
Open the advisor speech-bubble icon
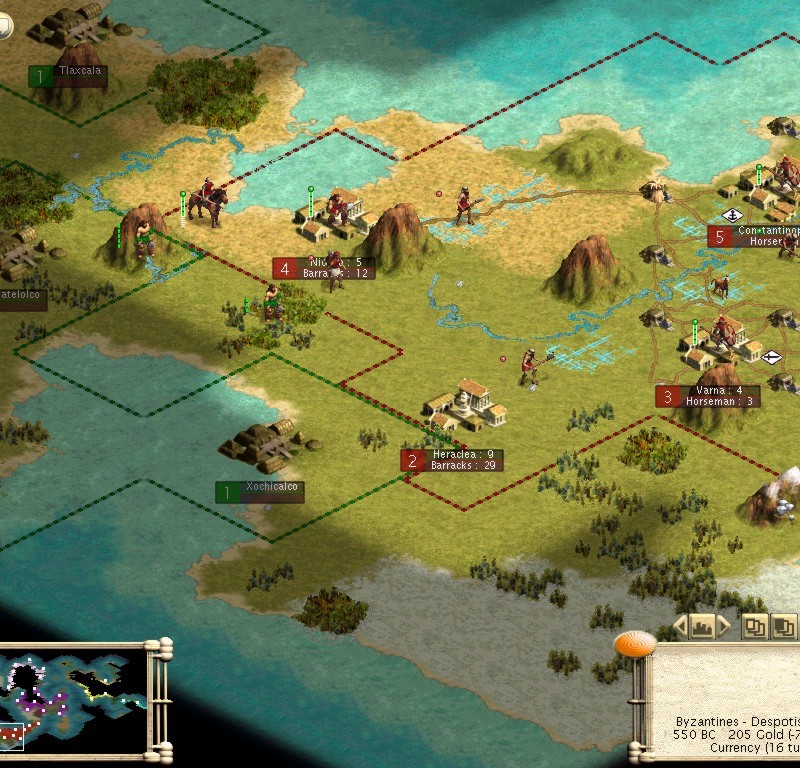[6, 27]
